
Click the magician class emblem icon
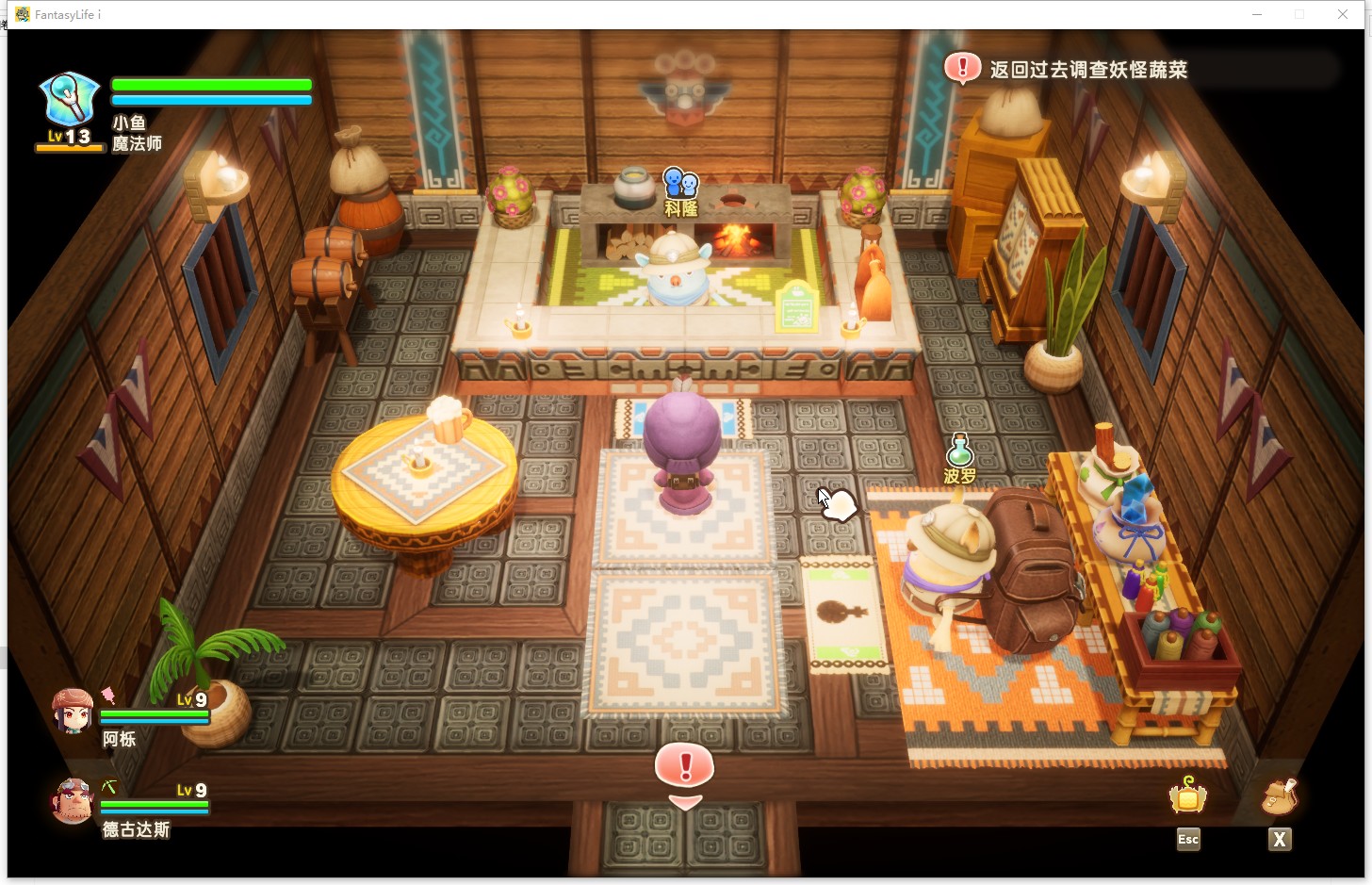[x=69, y=100]
